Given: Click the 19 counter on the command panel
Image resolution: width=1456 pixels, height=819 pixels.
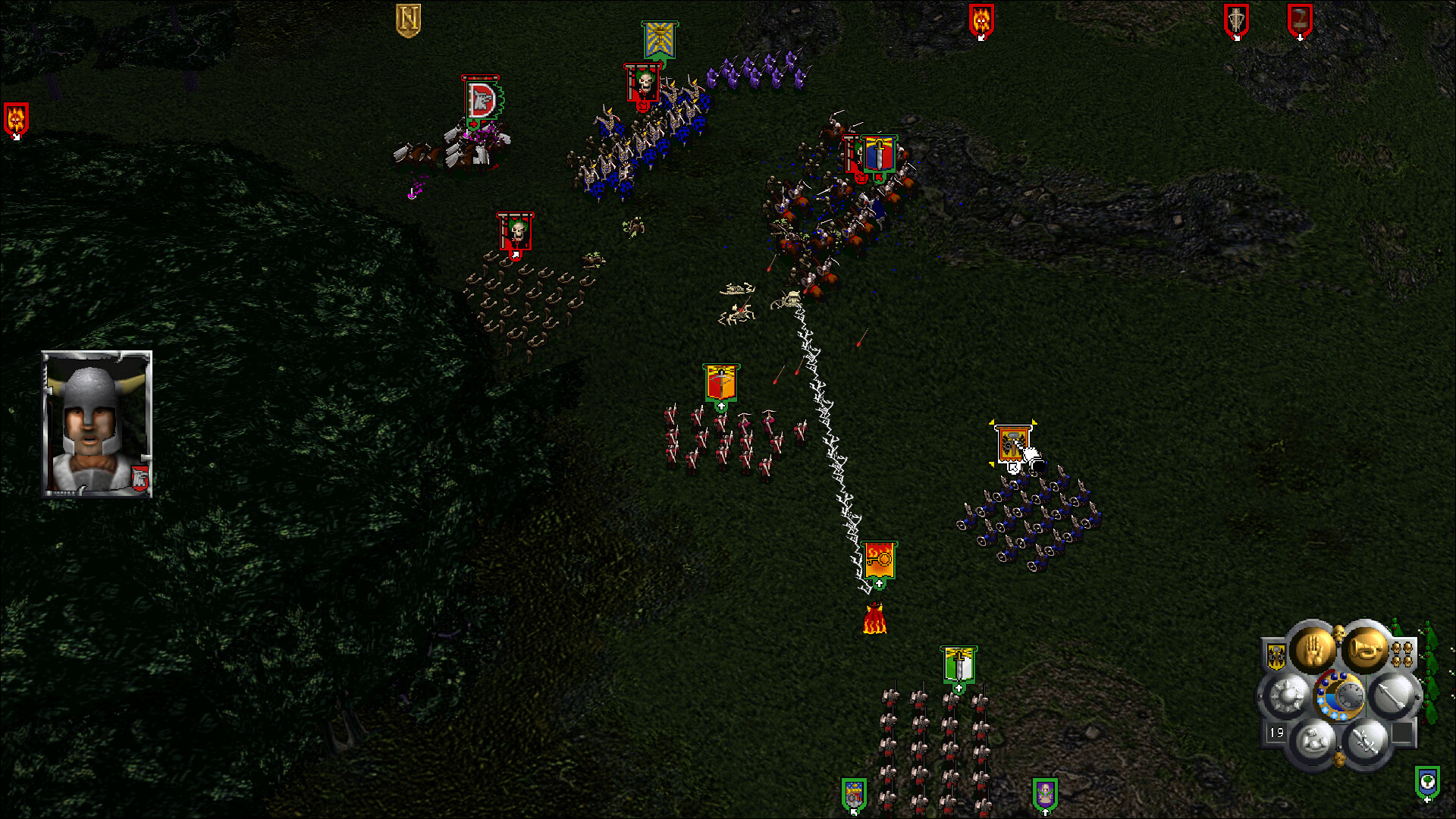Looking at the screenshot, I should click(x=1276, y=733).
